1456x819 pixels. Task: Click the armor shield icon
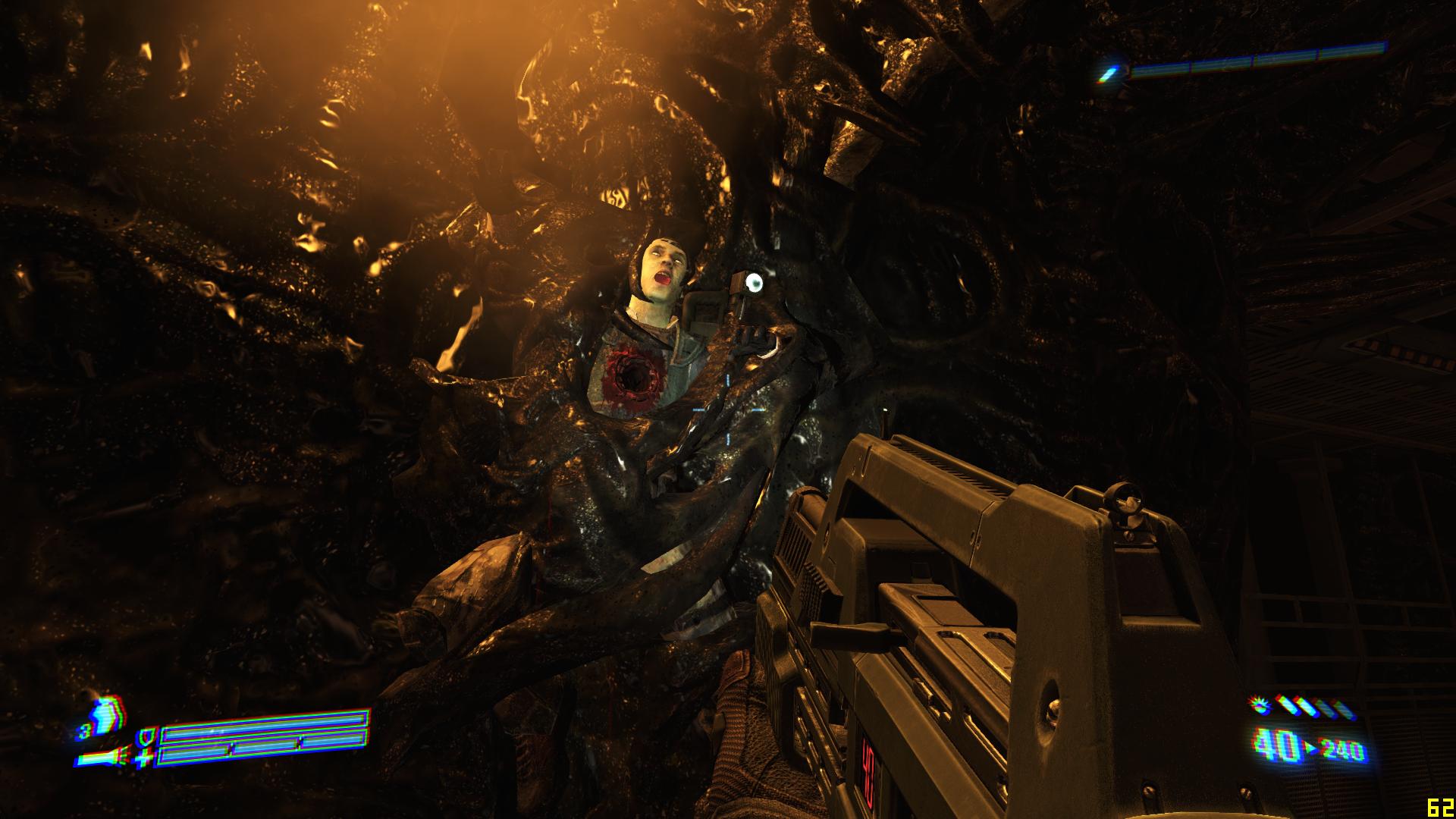click(x=145, y=738)
